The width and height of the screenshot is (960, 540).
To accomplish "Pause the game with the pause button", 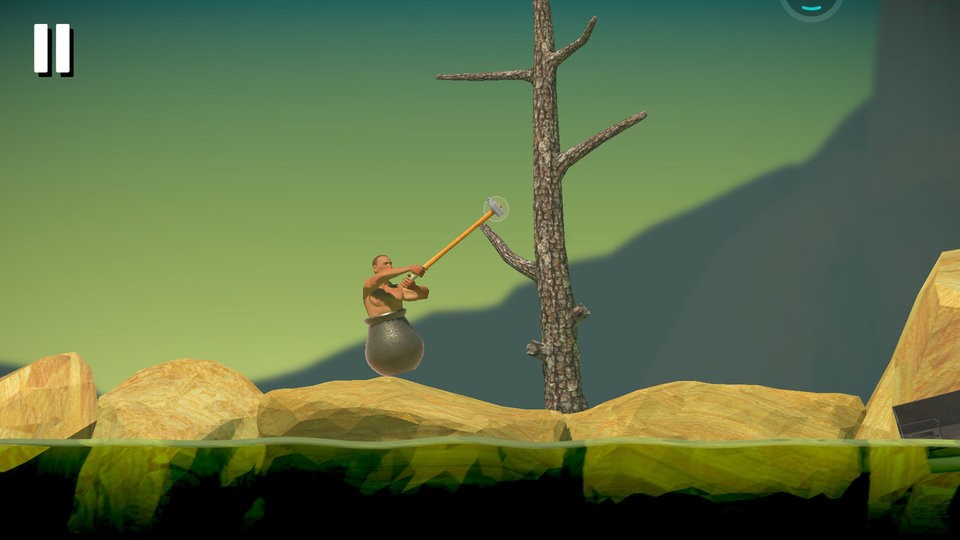I will coord(52,49).
